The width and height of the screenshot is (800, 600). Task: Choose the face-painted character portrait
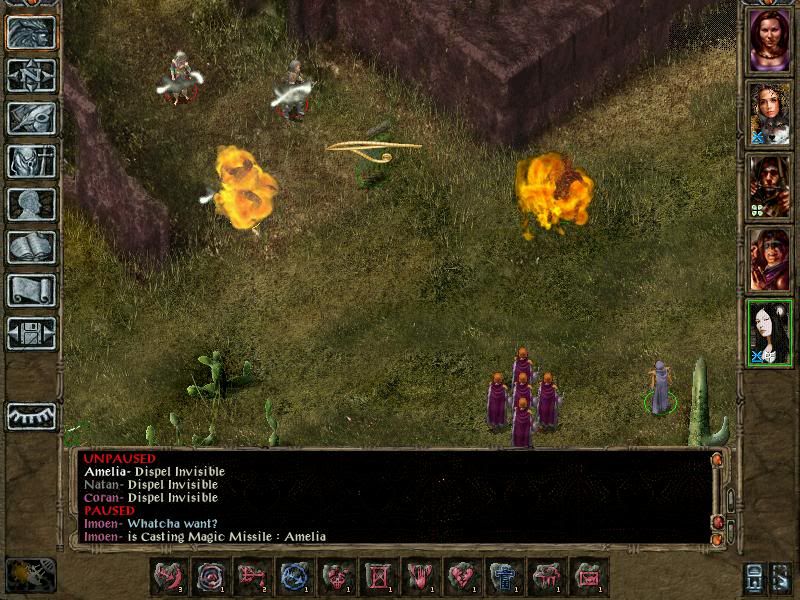tap(769, 259)
